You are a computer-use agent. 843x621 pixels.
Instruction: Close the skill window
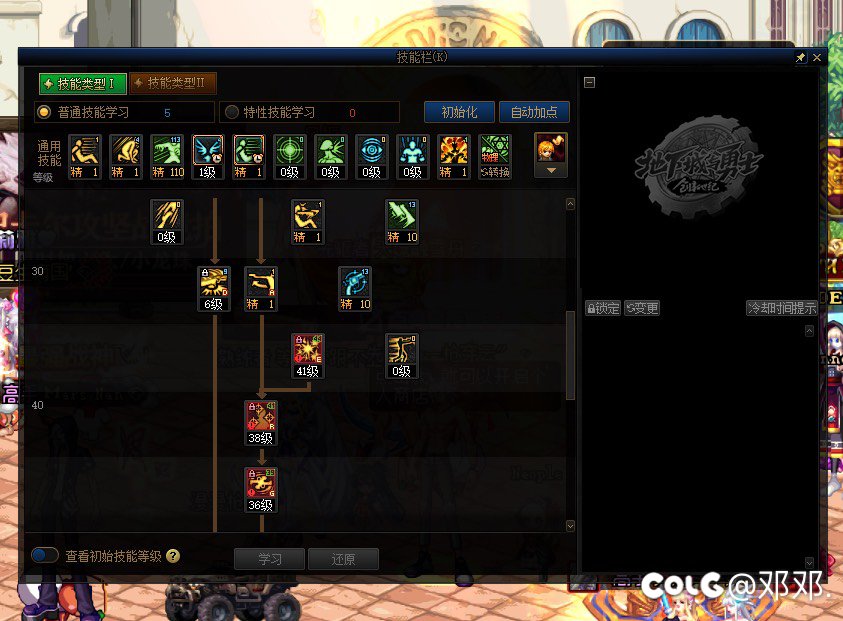coord(817,59)
